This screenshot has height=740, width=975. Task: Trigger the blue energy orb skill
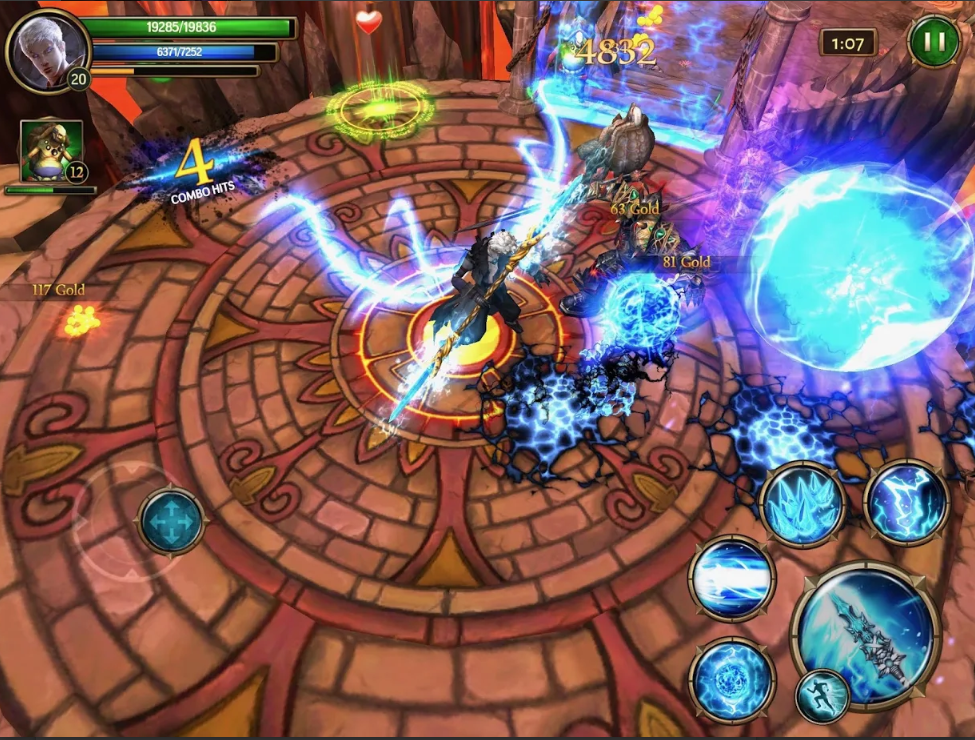[732, 678]
